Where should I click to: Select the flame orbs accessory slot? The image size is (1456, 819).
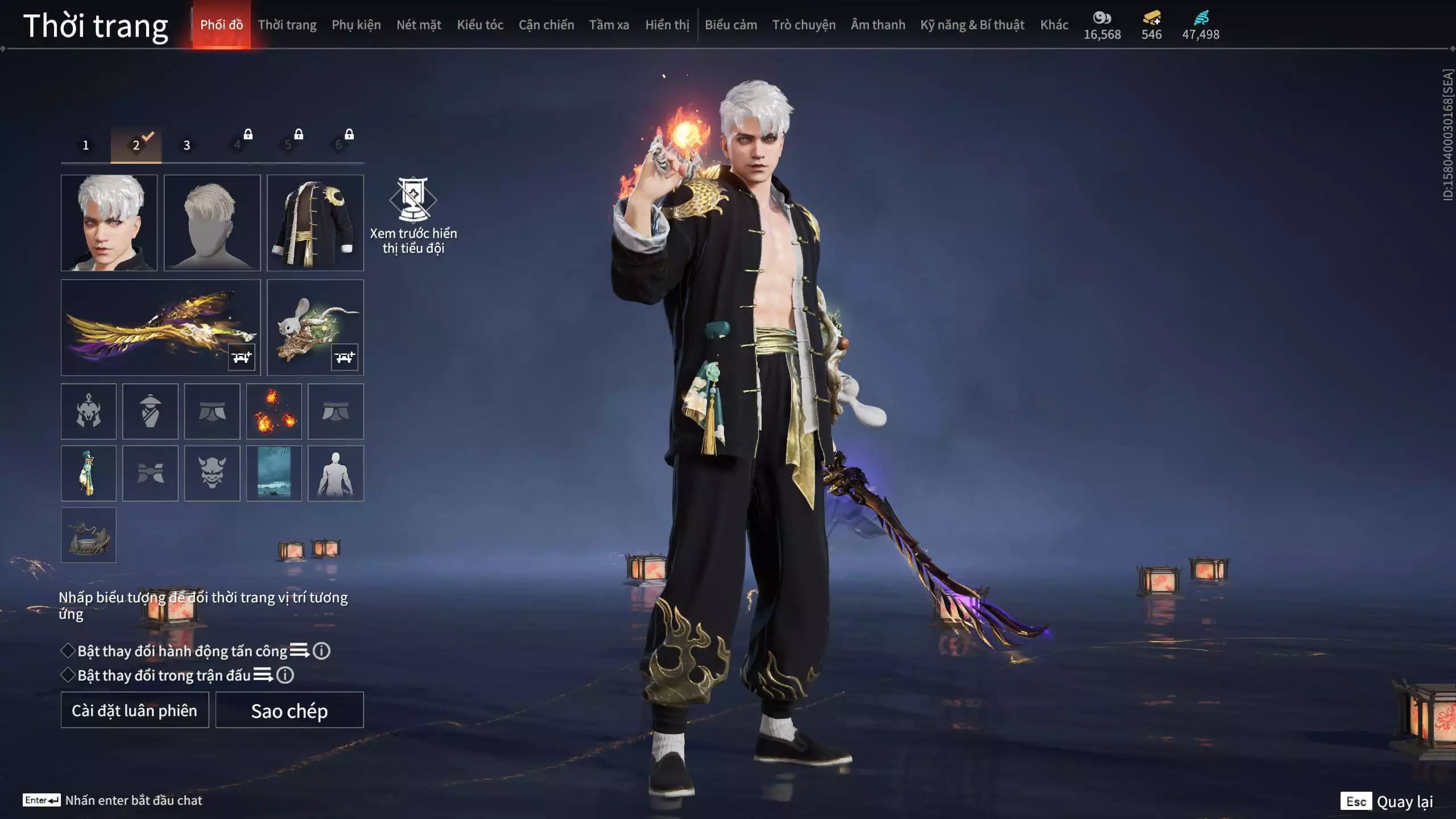(x=275, y=411)
